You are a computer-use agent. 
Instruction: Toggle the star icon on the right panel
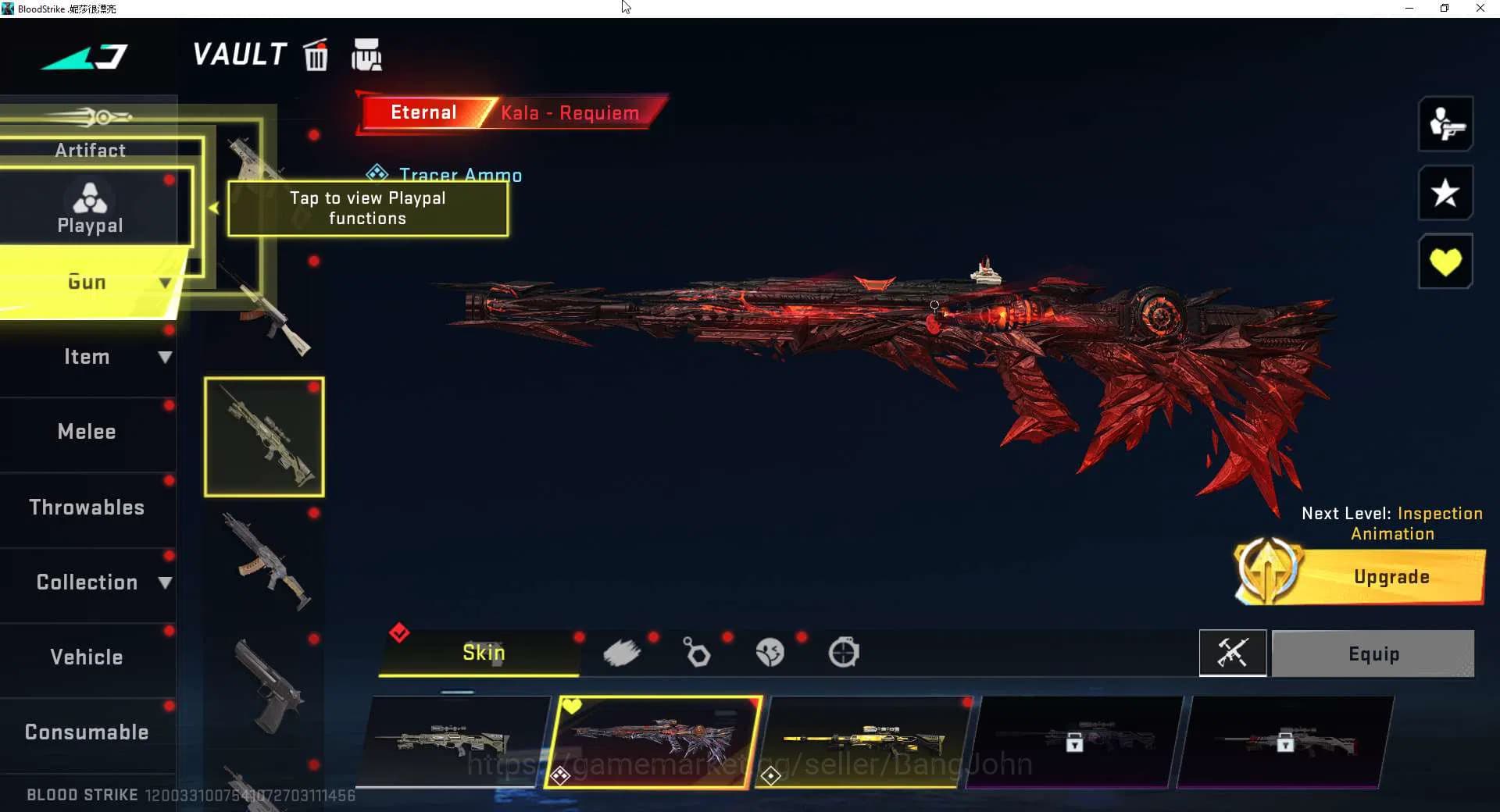pyautogui.click(x=1446, y=193)
